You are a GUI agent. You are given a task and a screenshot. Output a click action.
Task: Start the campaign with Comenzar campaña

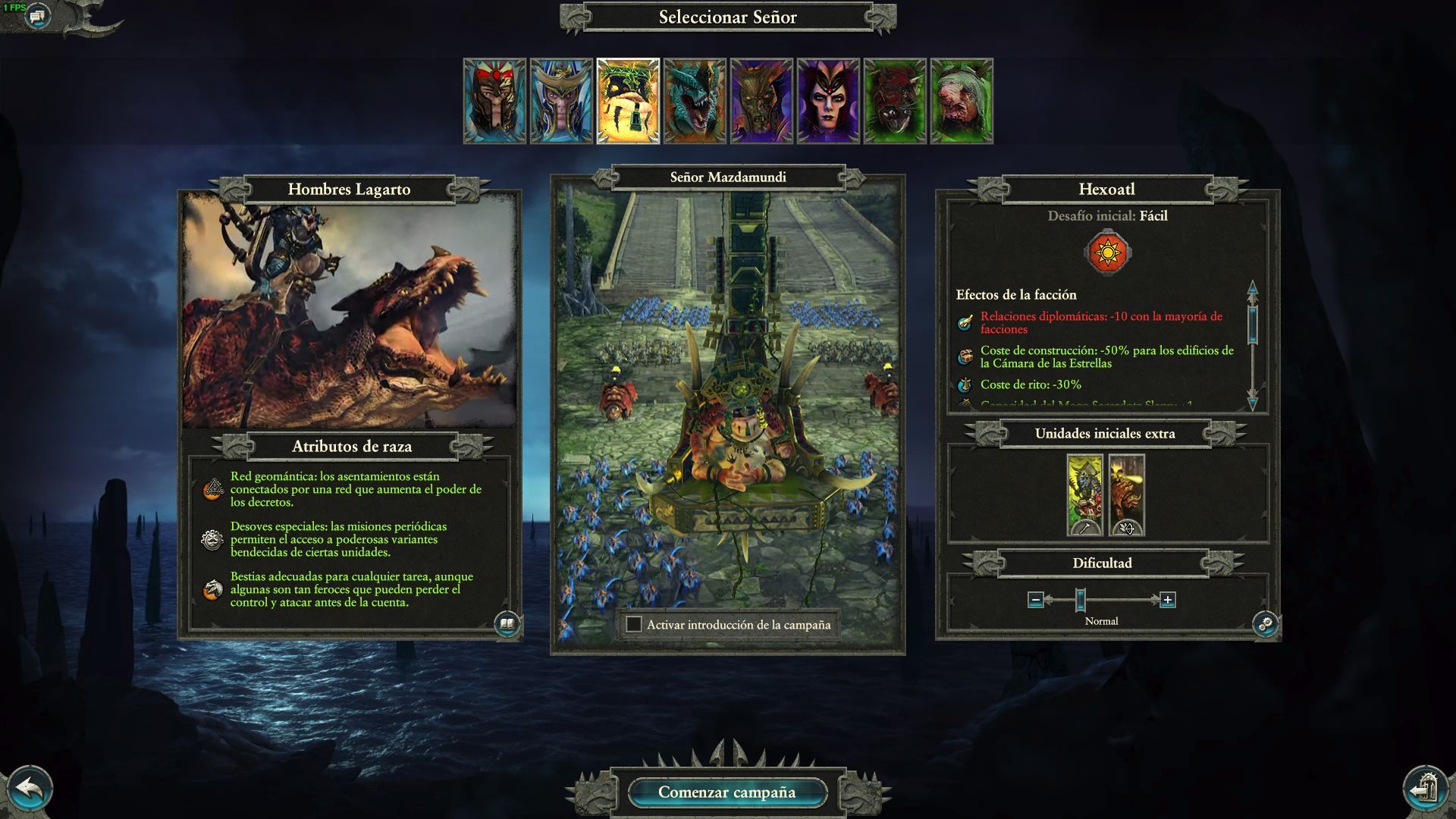click(x=726, y=792)
